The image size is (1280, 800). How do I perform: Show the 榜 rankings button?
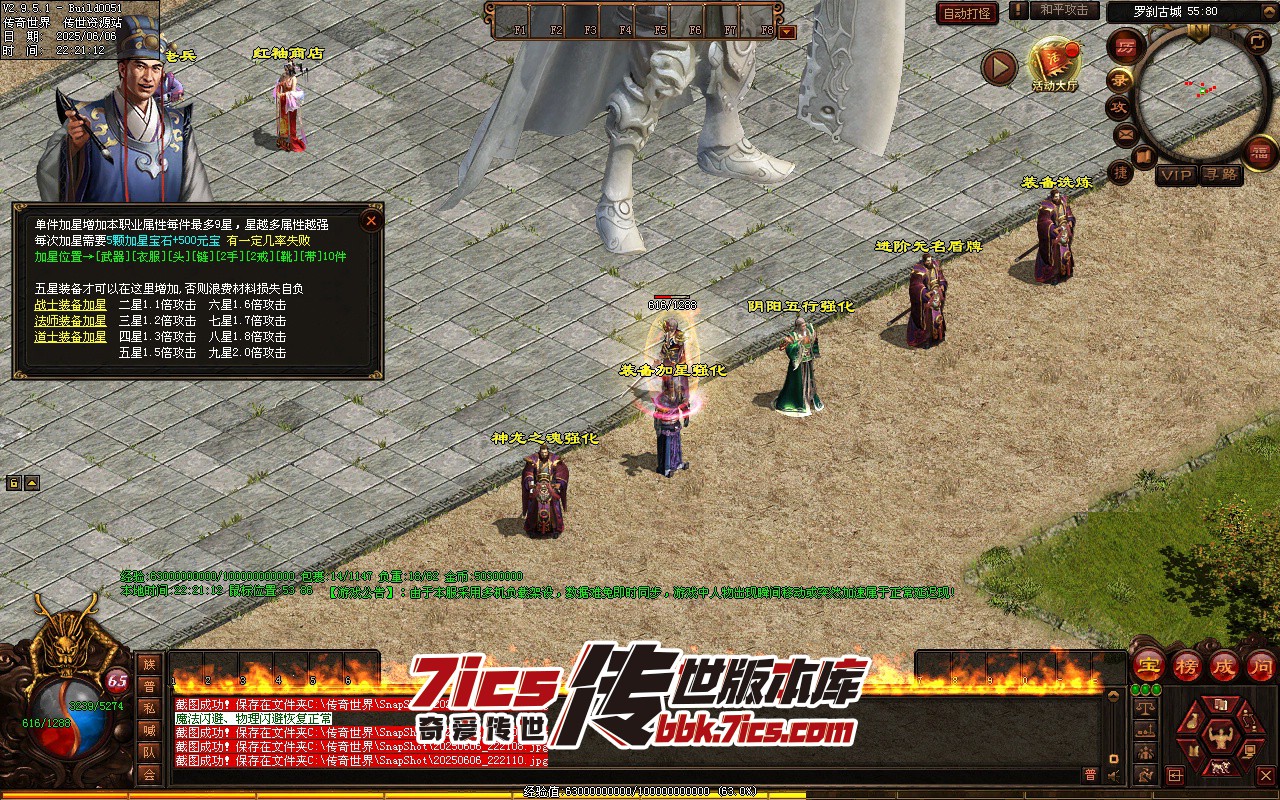[x=1187, y=665]
